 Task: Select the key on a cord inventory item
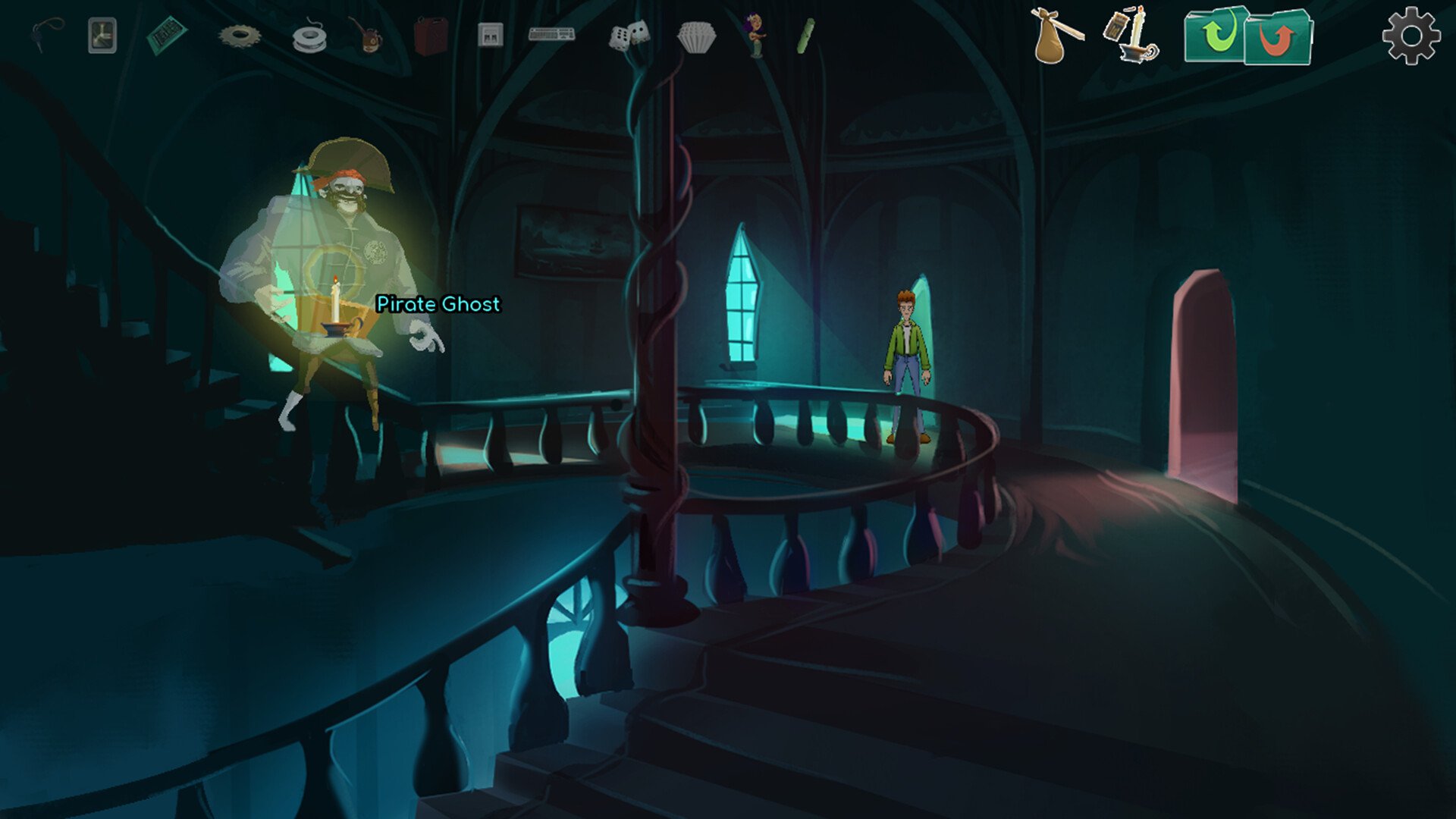click(47, 35)
